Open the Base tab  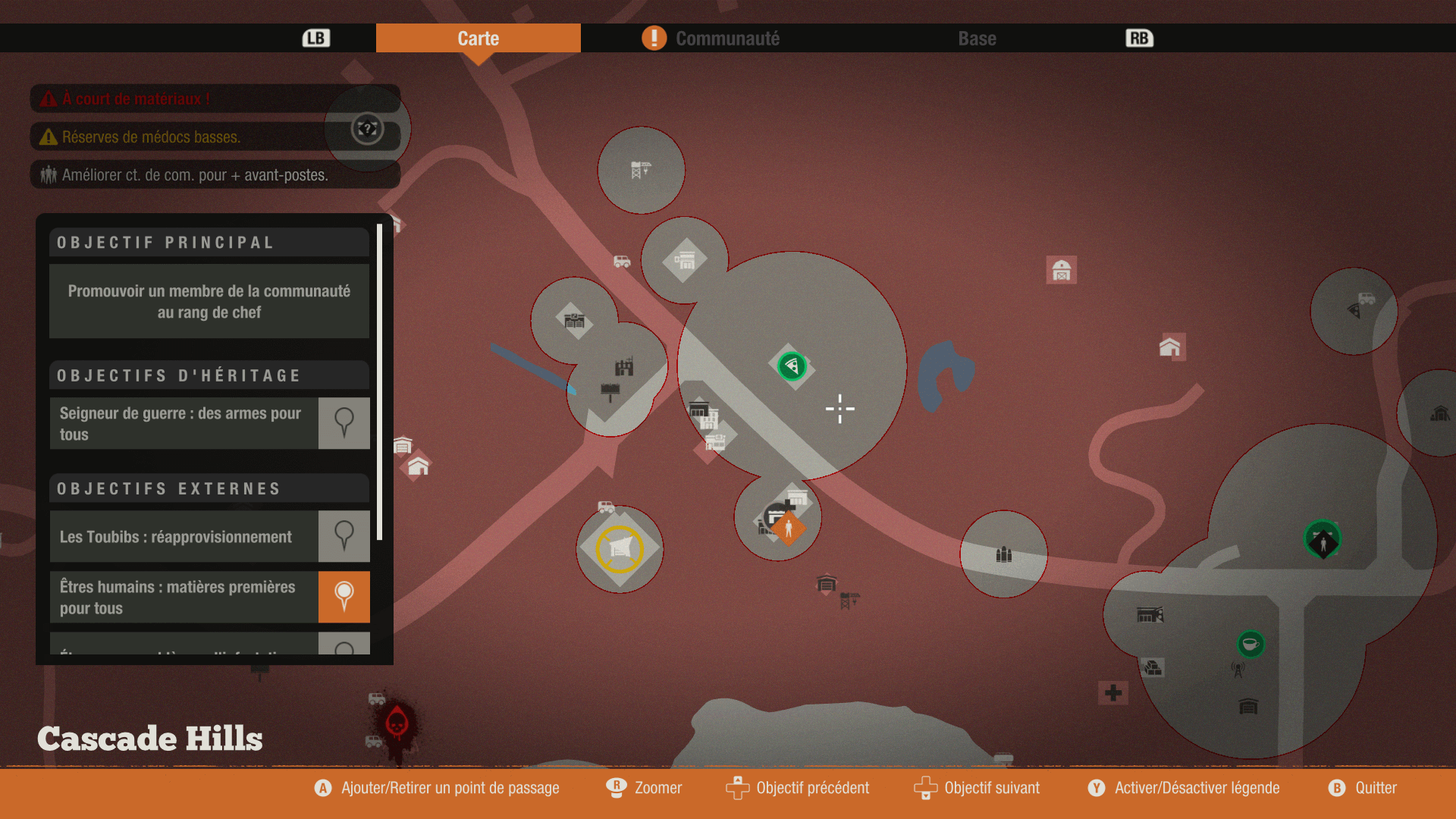click(977, 39)
